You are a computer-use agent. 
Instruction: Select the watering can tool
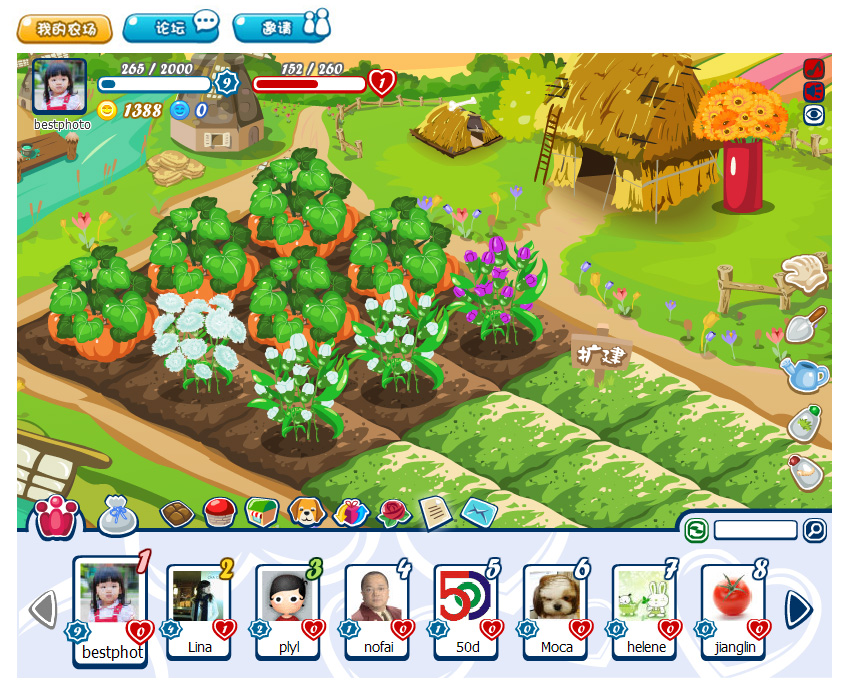point(805,375)
